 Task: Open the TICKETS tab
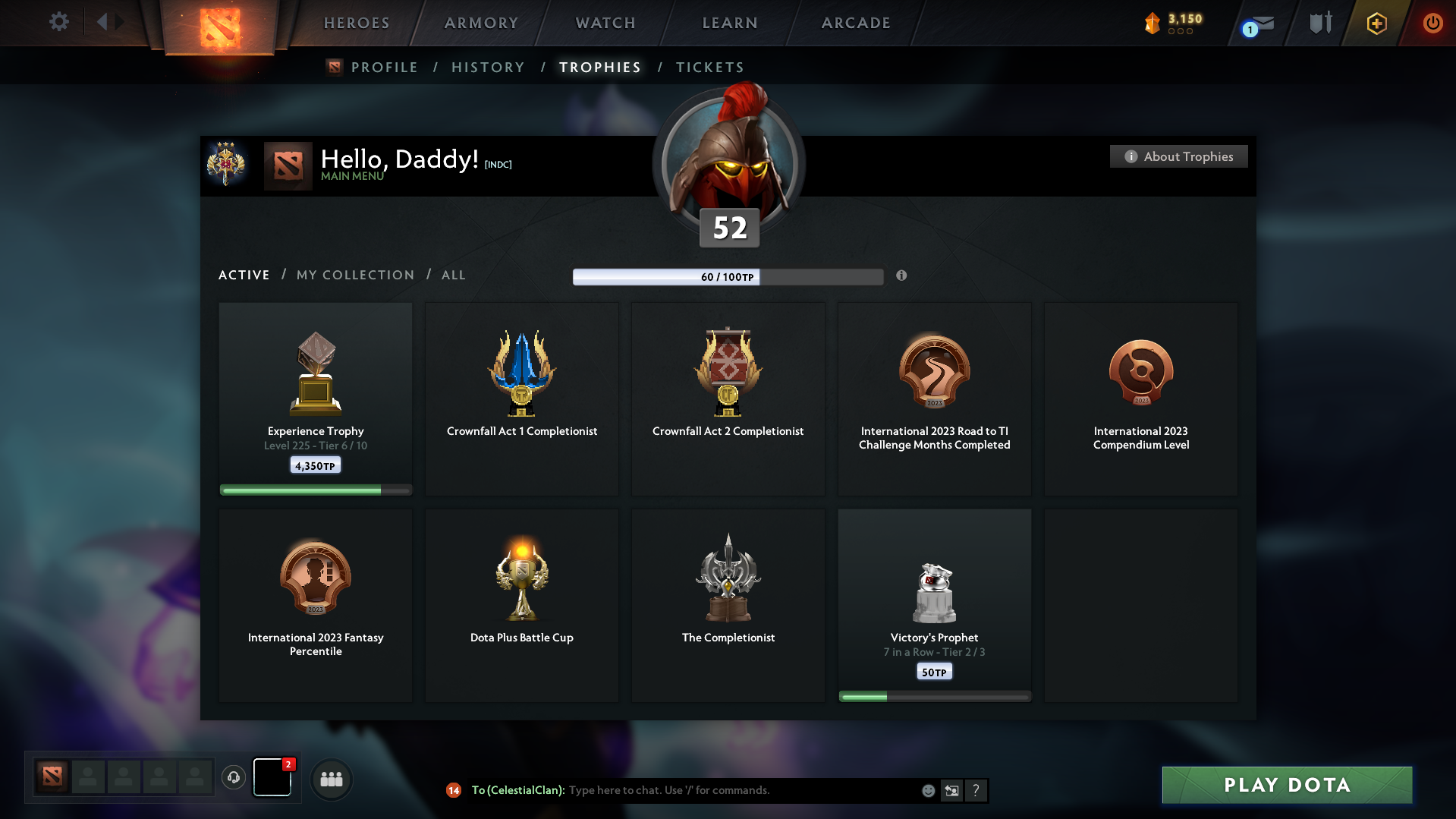pos(709,67)
